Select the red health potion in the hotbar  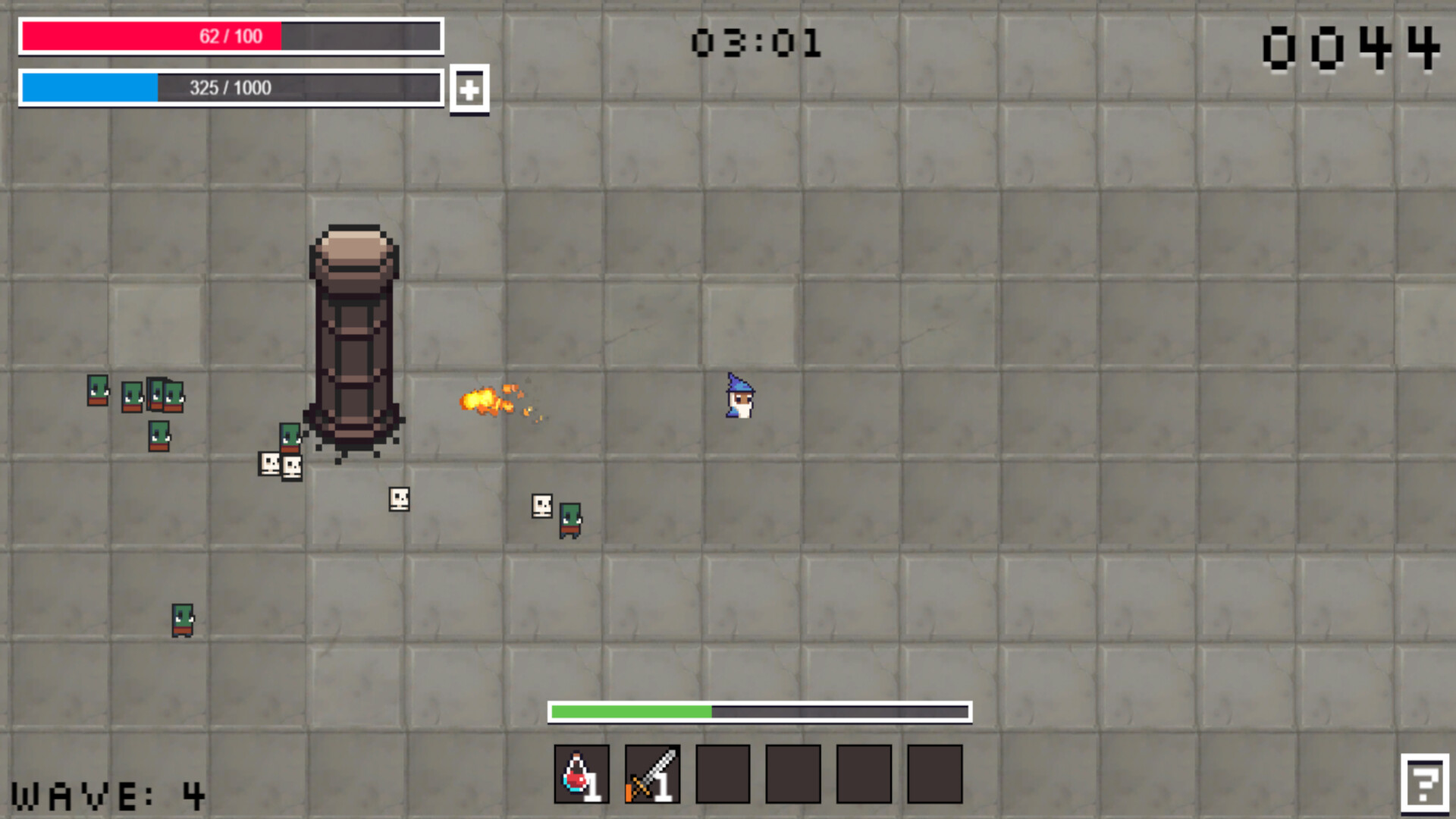580,773
